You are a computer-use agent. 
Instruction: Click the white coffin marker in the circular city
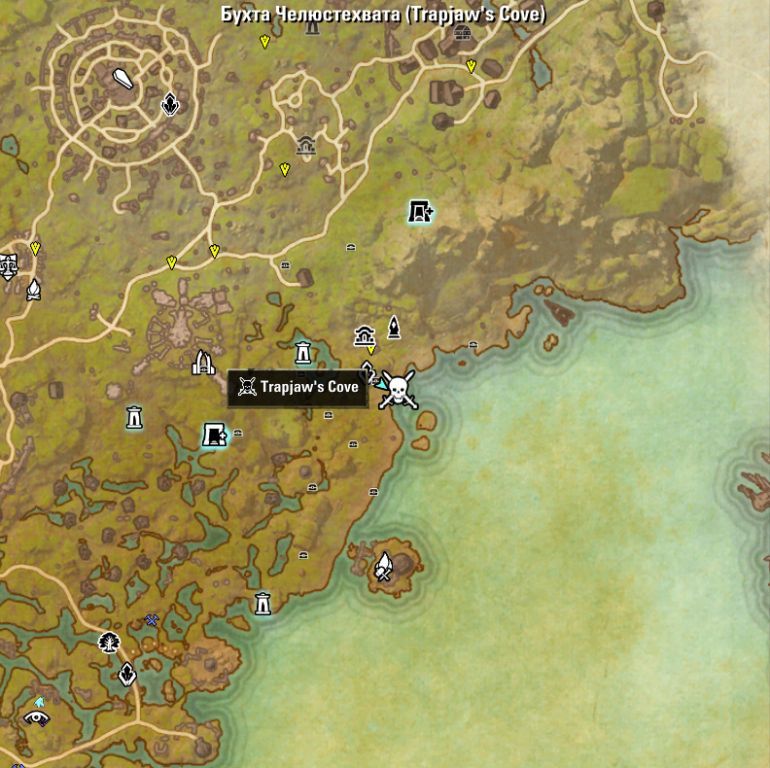(123, 81)
